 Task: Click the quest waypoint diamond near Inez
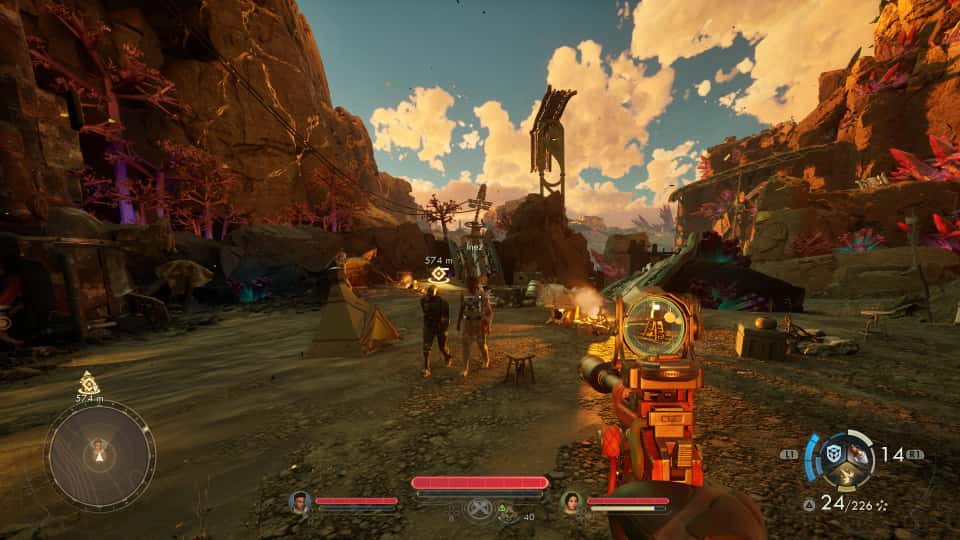tap(438, 274)
